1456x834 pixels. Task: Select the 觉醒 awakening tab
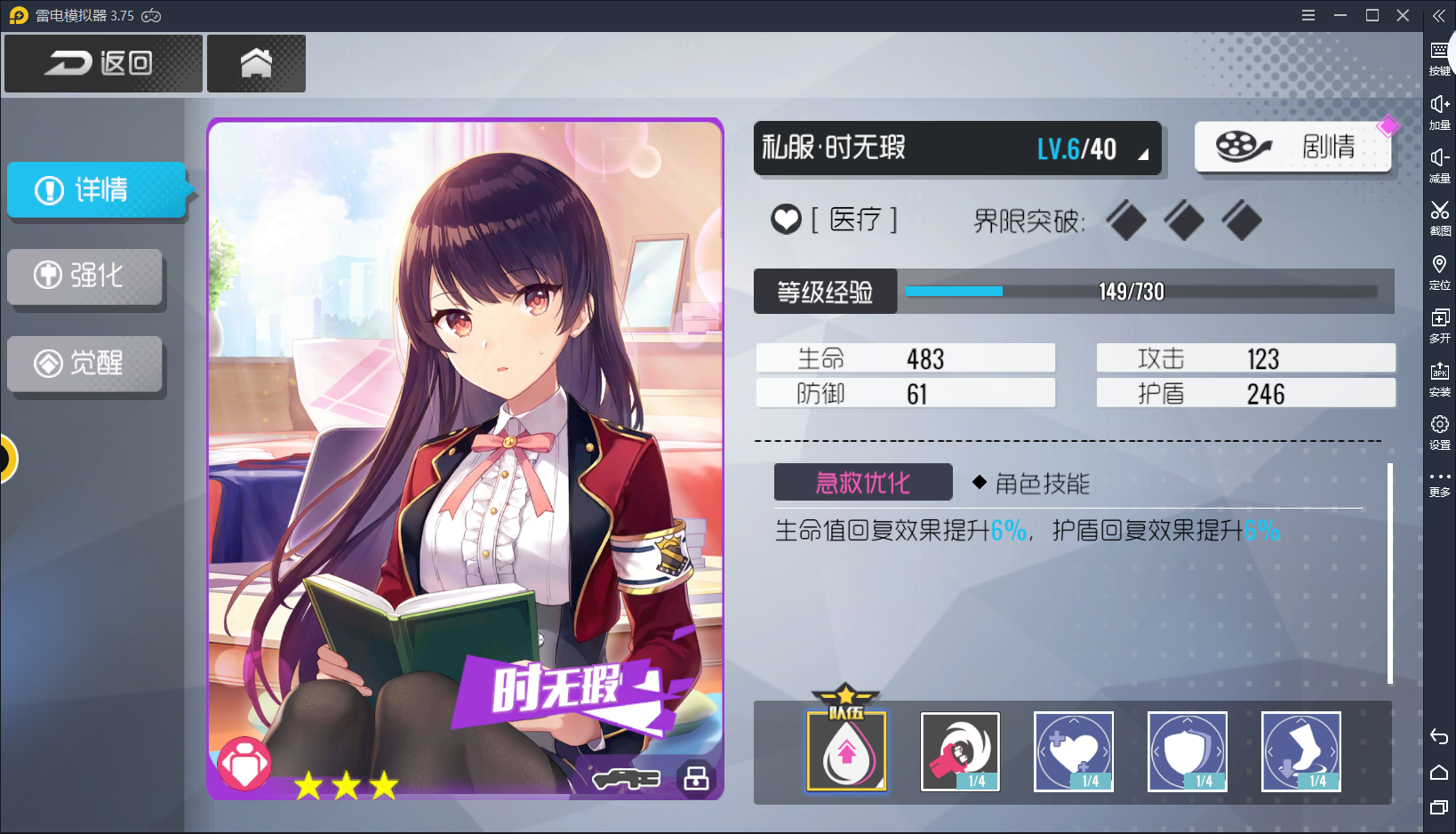(x=85, y=363)
